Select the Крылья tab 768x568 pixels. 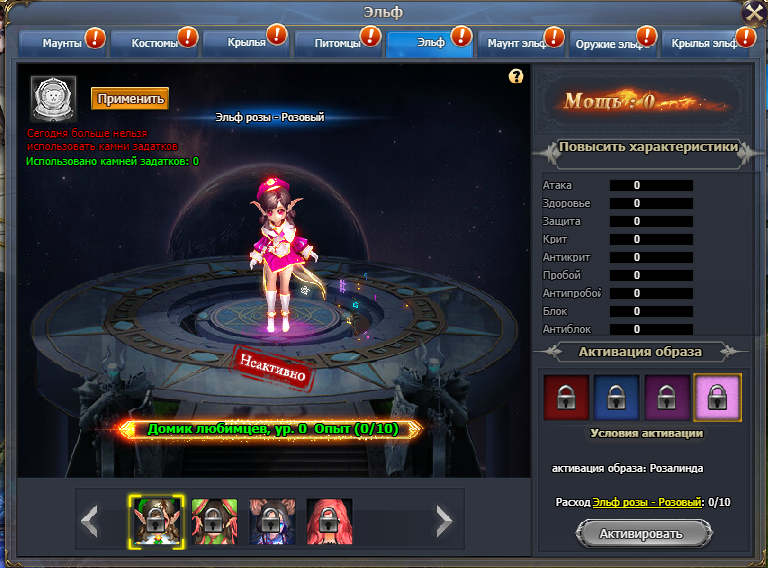click(x=245, y=43)
